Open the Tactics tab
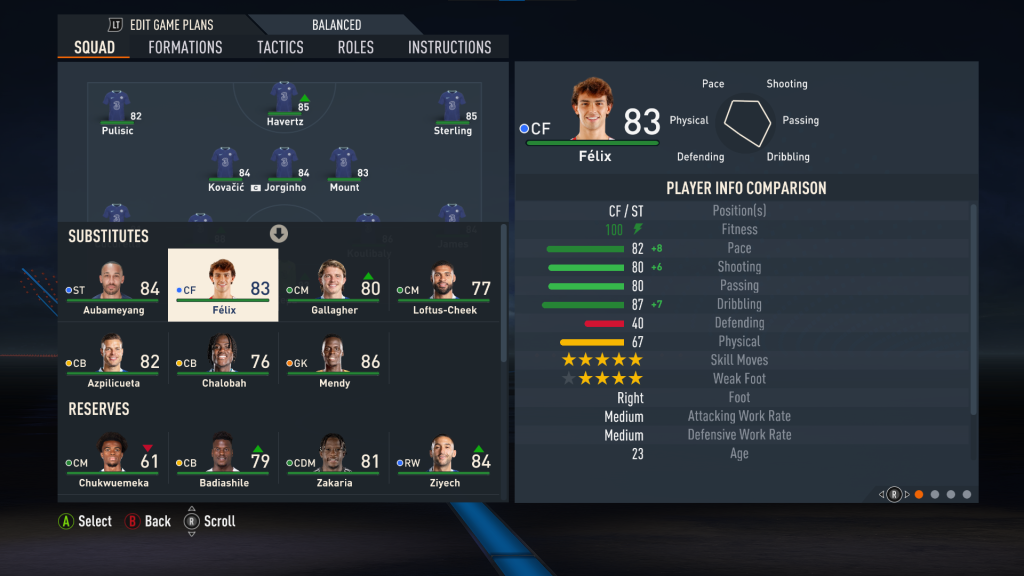 pos(280,47)
